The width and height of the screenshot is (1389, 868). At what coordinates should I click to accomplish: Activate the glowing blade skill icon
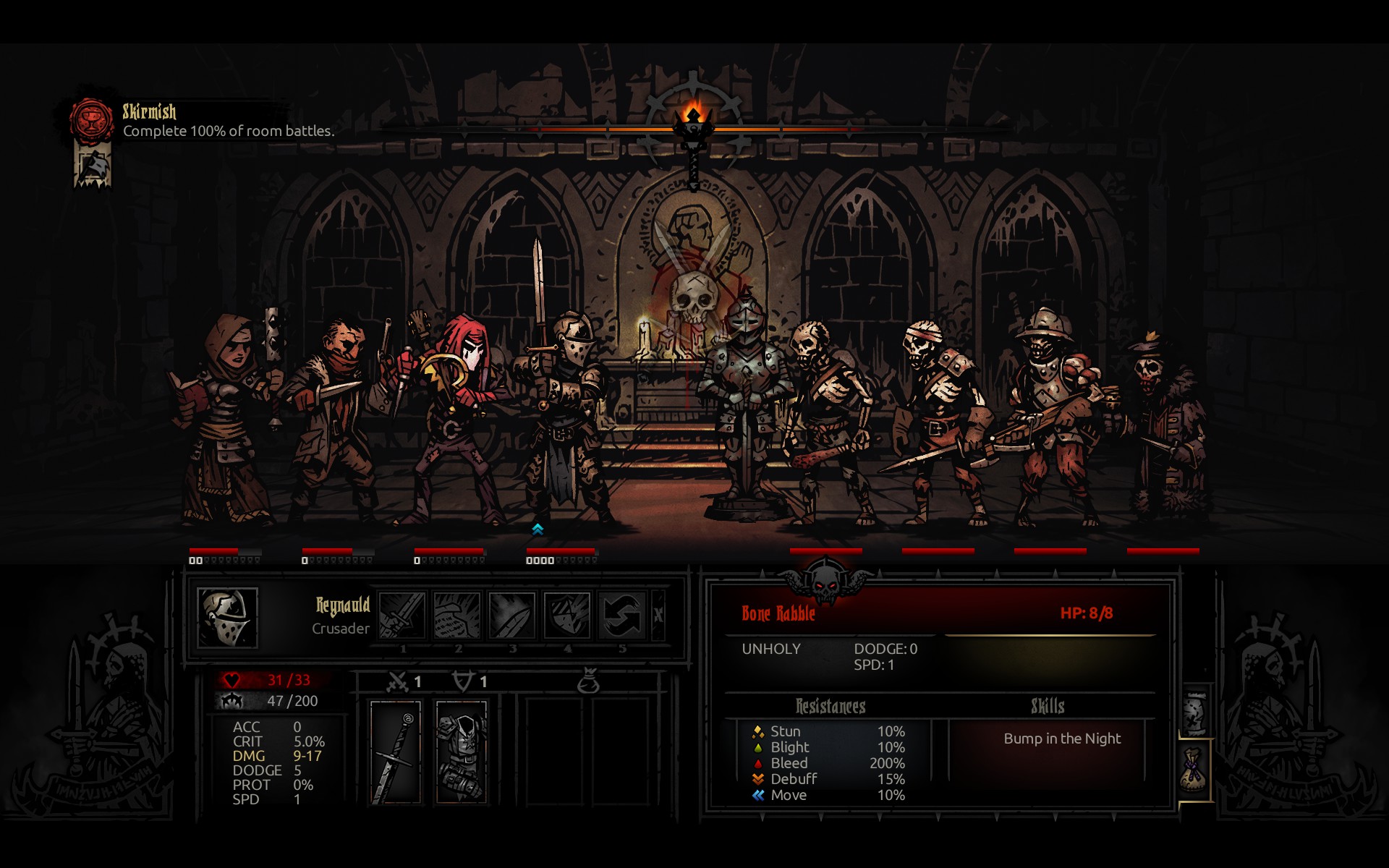pos(511,616)
